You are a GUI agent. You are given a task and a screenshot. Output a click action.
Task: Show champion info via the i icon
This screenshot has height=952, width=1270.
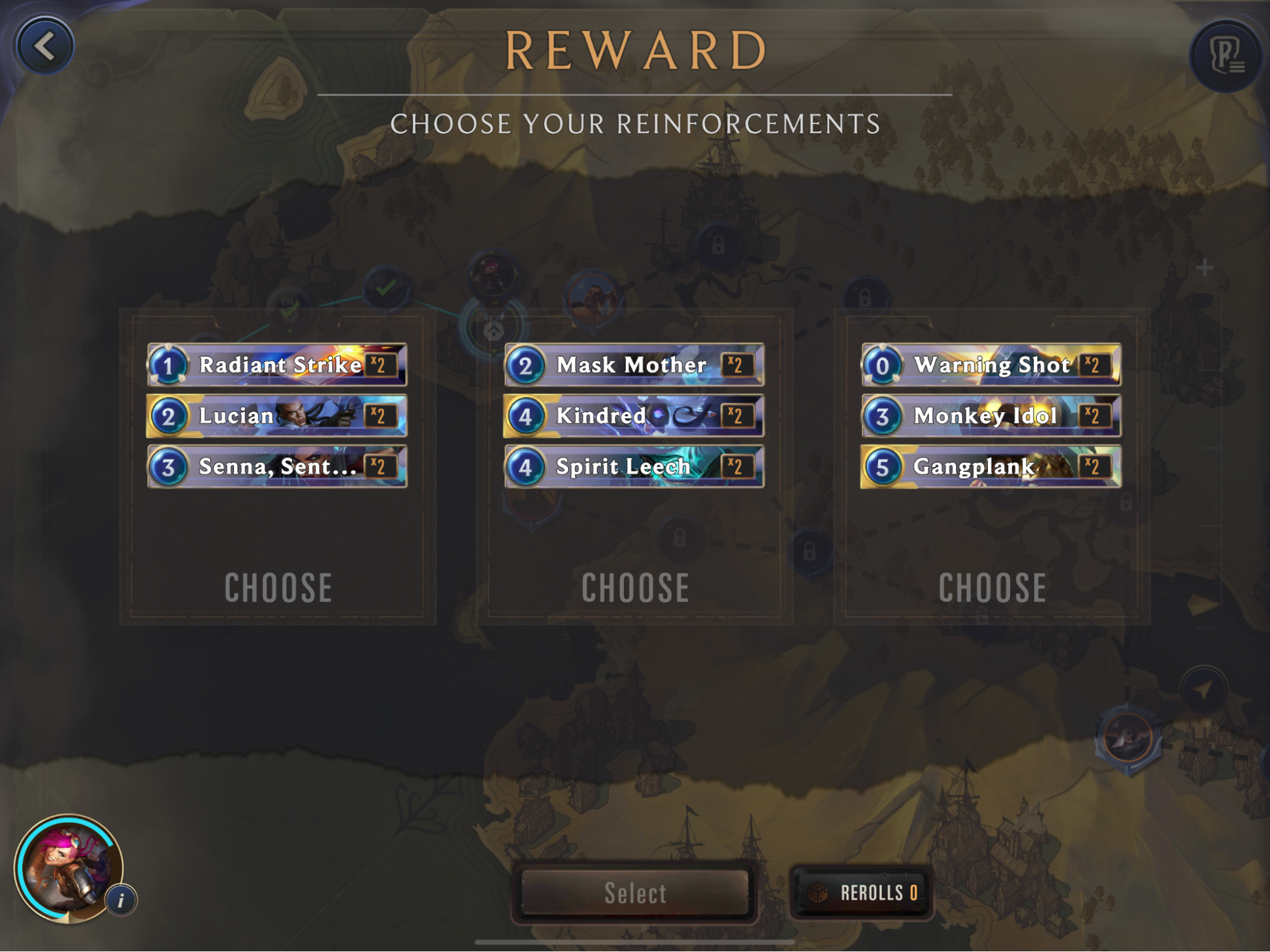[121, 899]
